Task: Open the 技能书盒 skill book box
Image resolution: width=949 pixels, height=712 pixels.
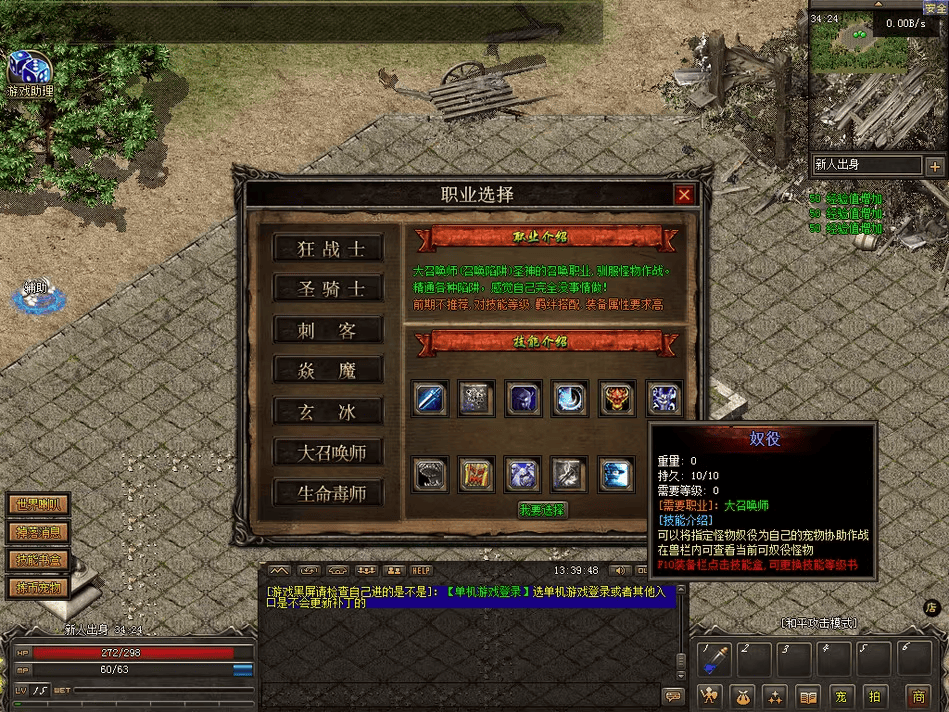Action: tap(38, 559)
